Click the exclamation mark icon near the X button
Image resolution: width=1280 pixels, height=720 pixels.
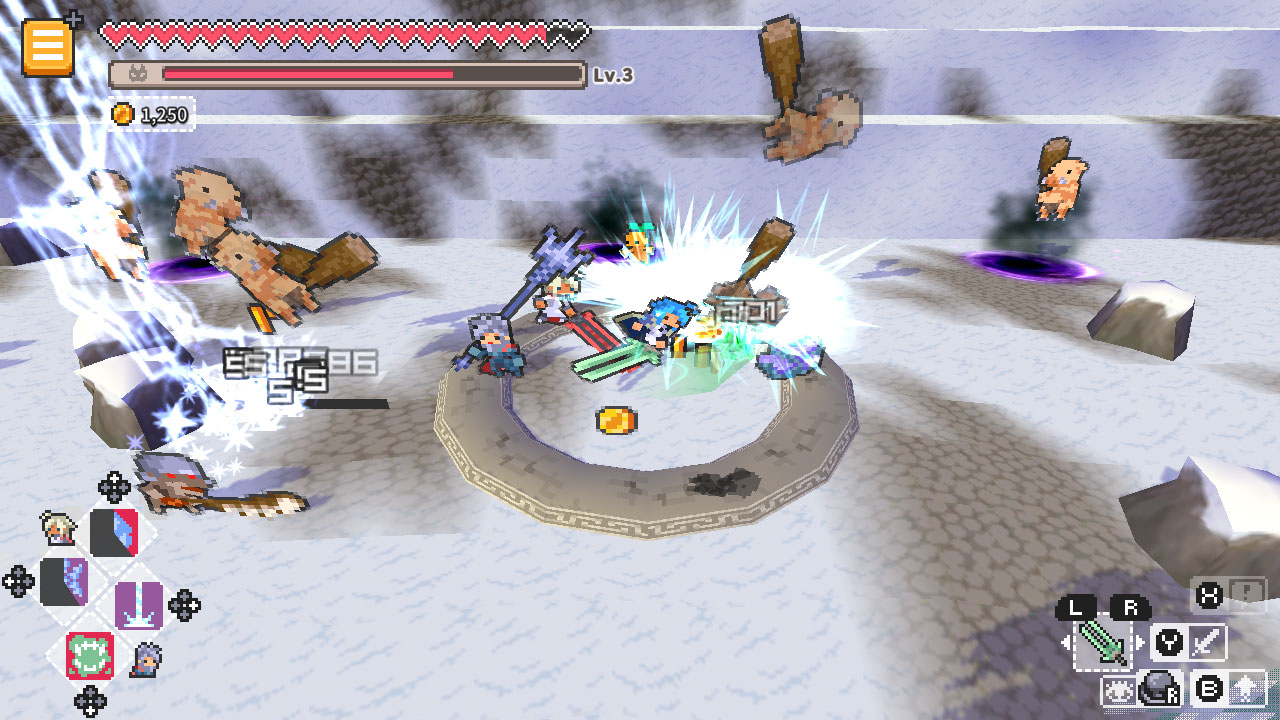pyautogui.click(x=1247, y=590)
